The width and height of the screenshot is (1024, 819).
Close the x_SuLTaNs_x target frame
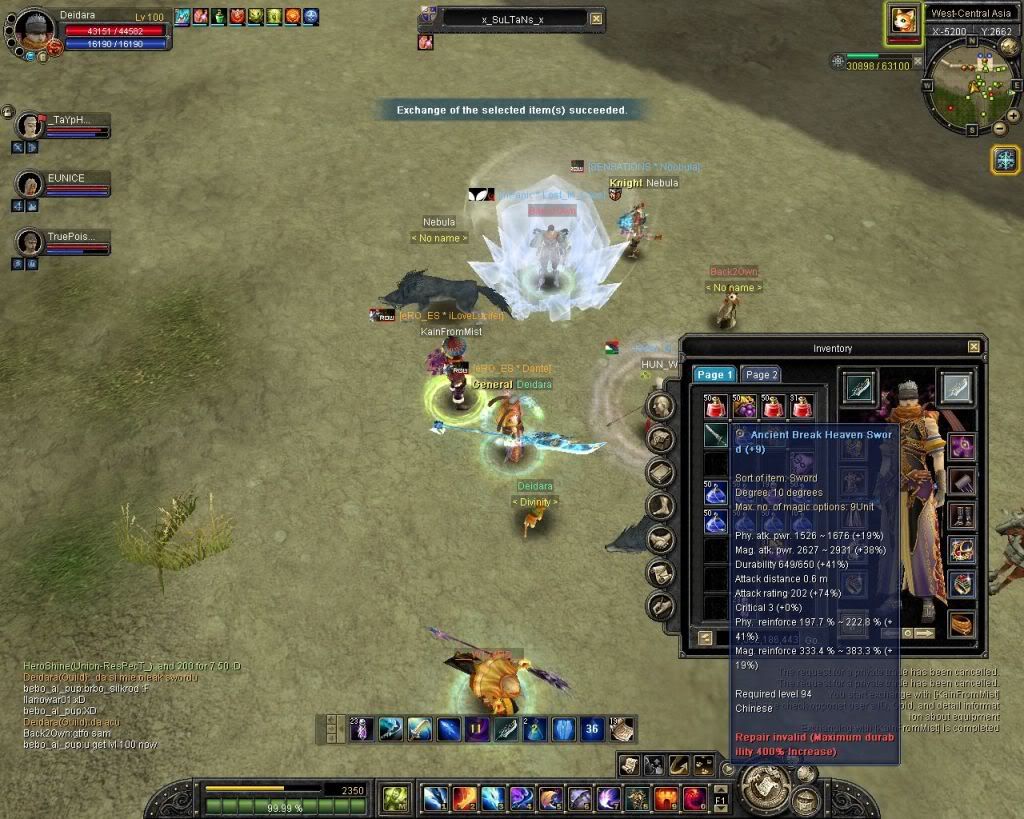pos(597,18)
